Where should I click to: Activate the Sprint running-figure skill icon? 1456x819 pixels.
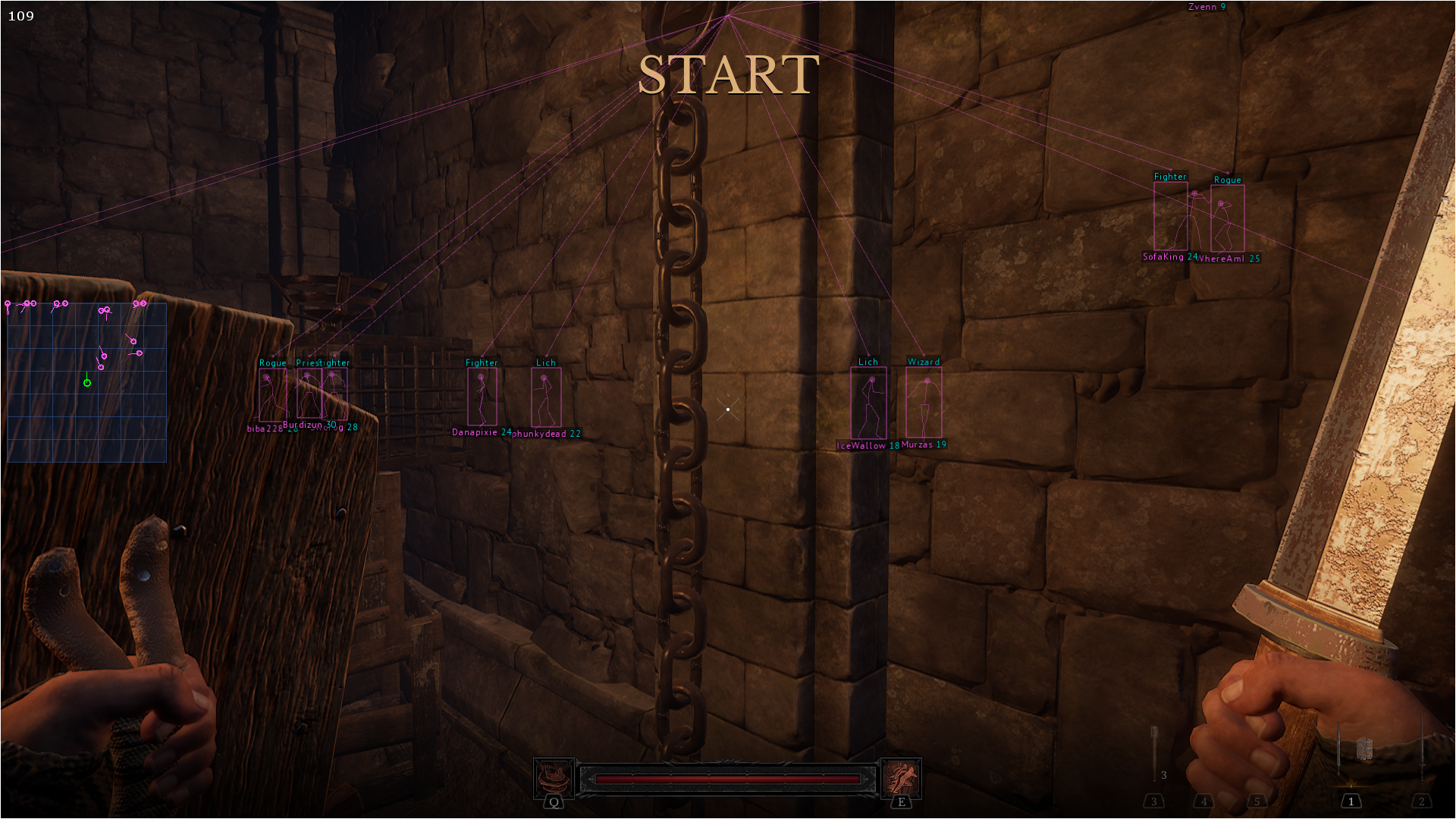901,777
